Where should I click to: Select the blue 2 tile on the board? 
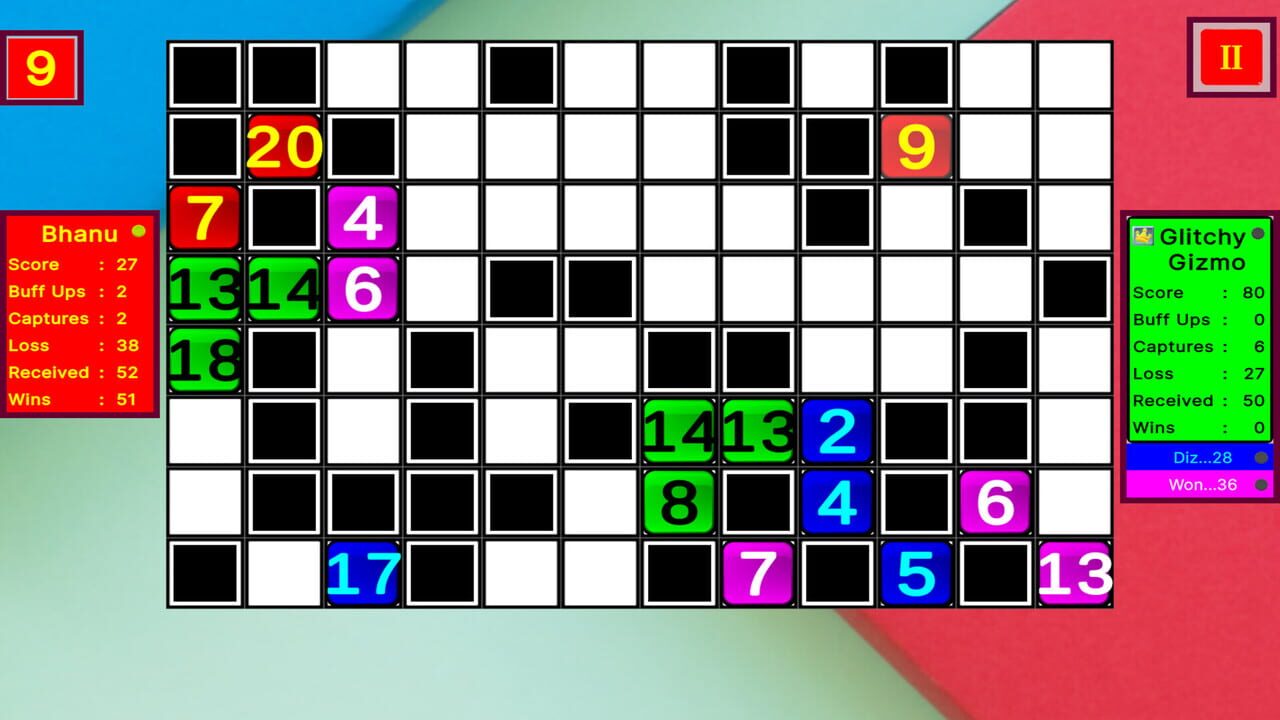pyautogui.click(x=837, y=431)
